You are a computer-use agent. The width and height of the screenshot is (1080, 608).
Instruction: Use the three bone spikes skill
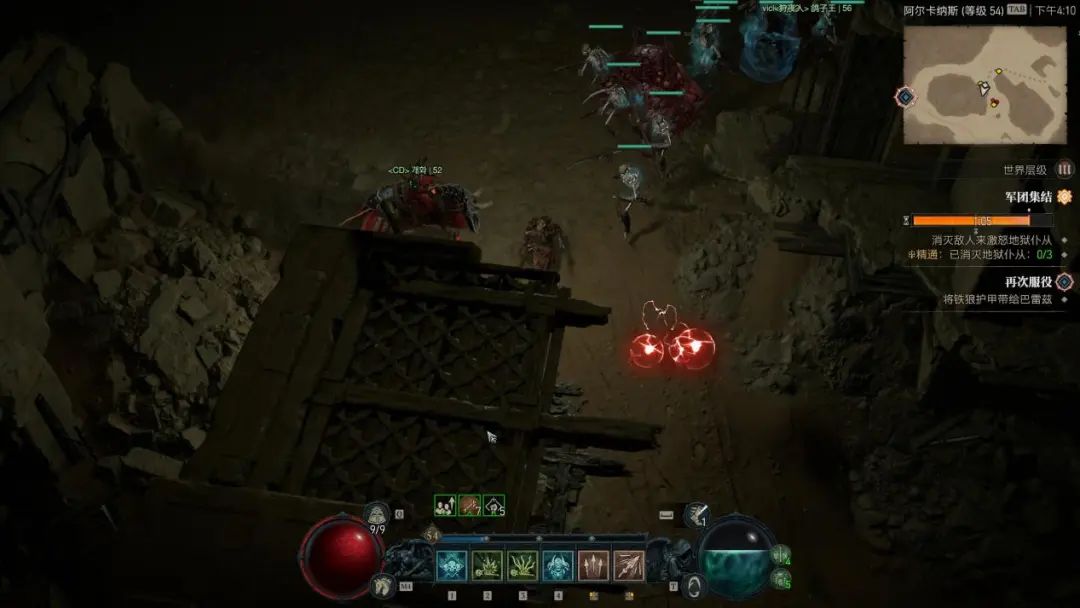tap(593, 566)
